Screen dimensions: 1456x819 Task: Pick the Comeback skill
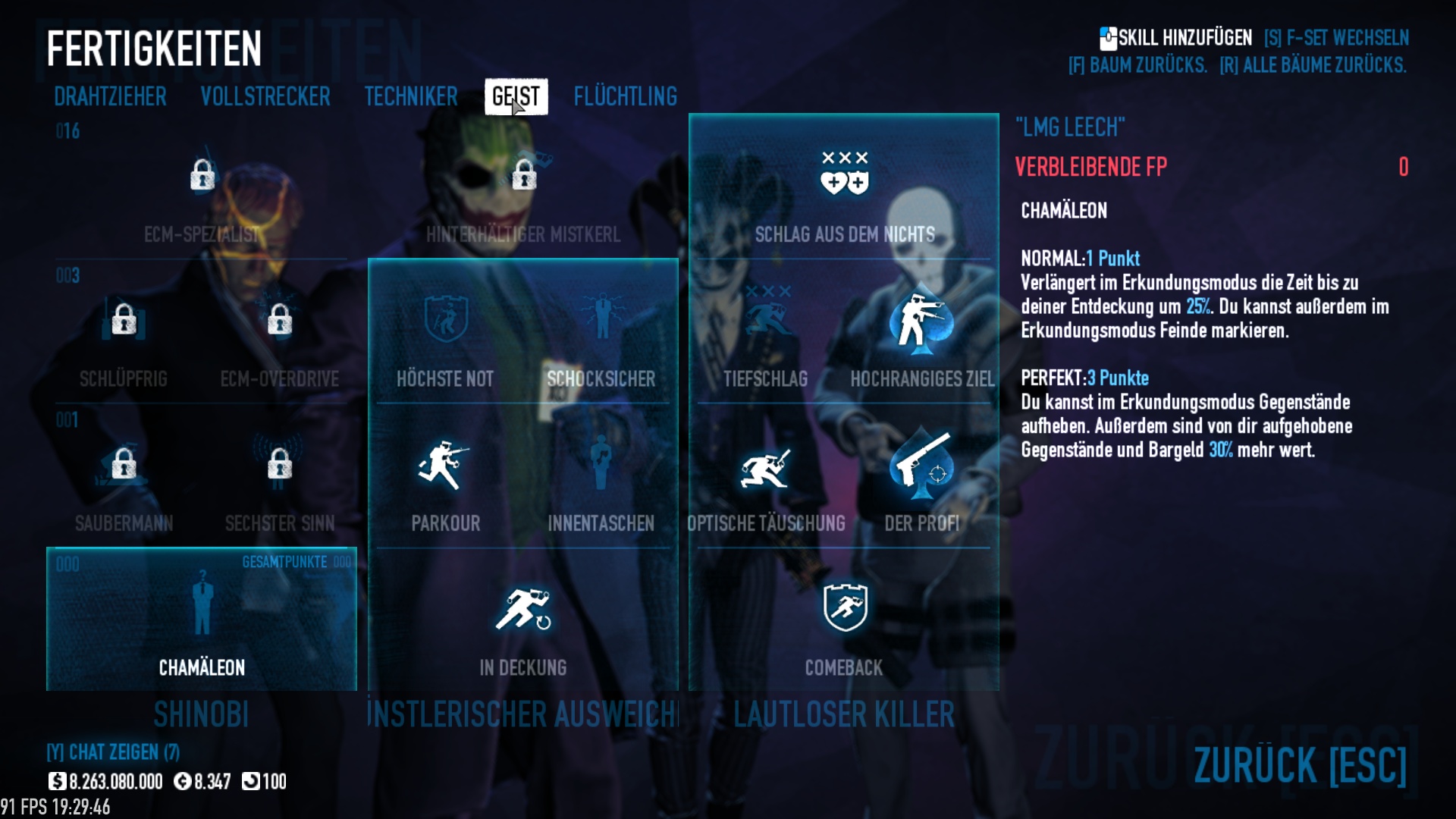click(x=844, y=609)
